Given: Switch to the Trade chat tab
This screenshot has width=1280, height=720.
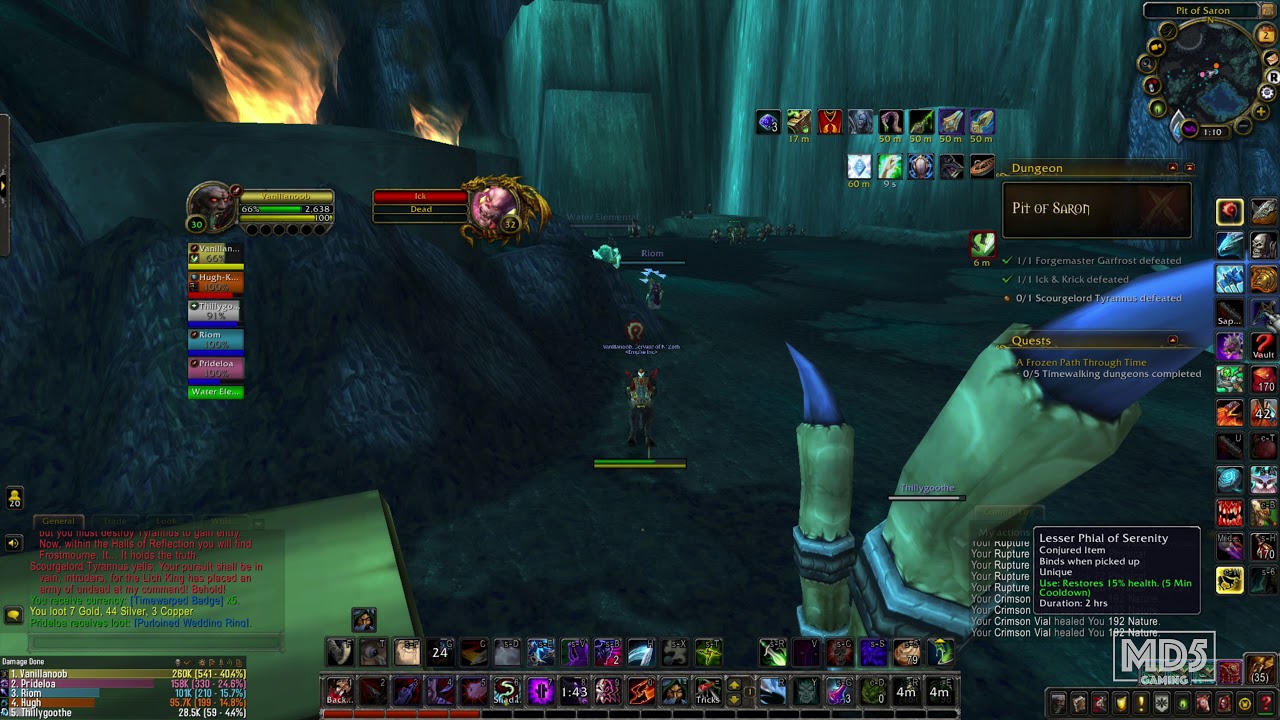Looking at the screenshot, I should (x=115, y=521).
